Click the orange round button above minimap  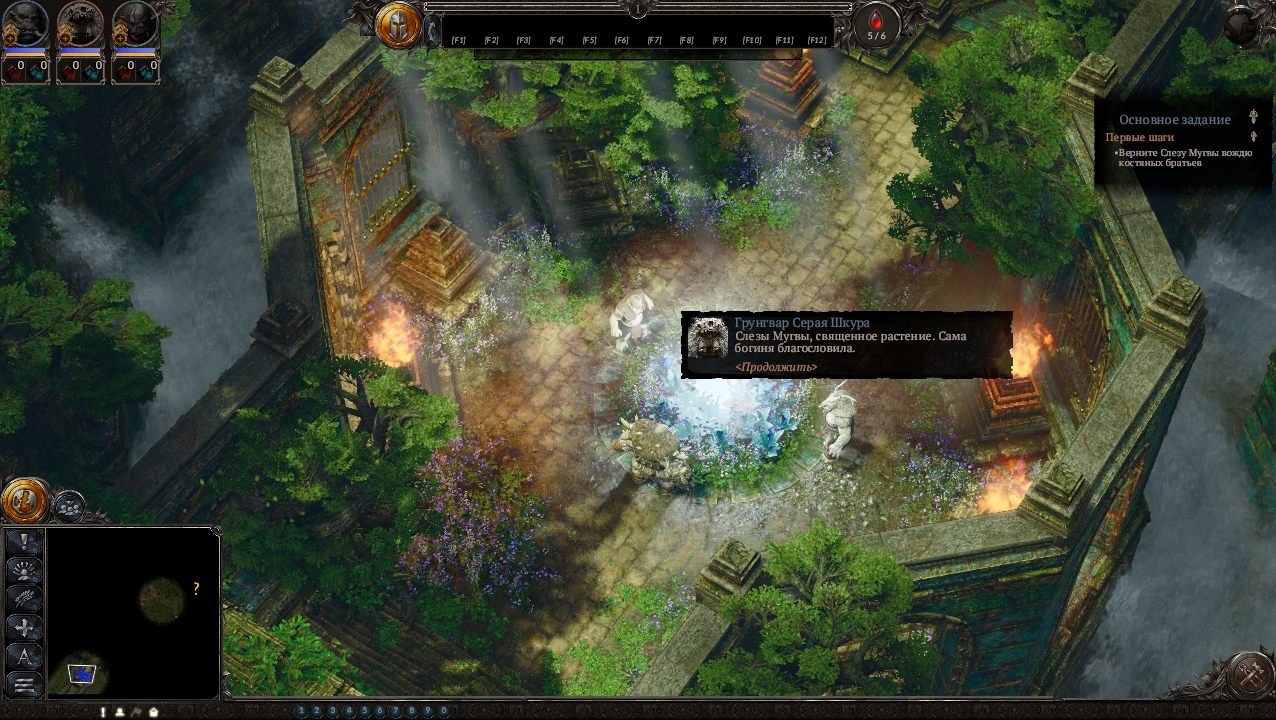25,500
